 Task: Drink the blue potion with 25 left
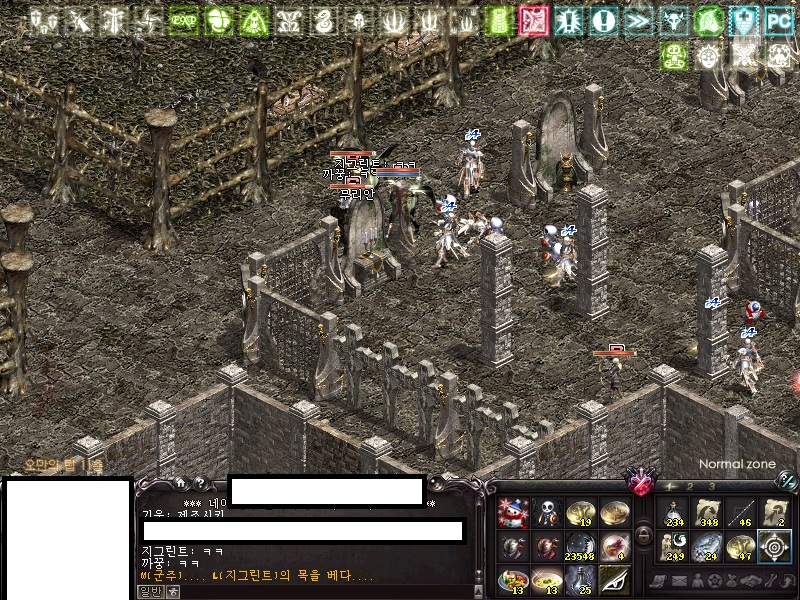point(580,580)
